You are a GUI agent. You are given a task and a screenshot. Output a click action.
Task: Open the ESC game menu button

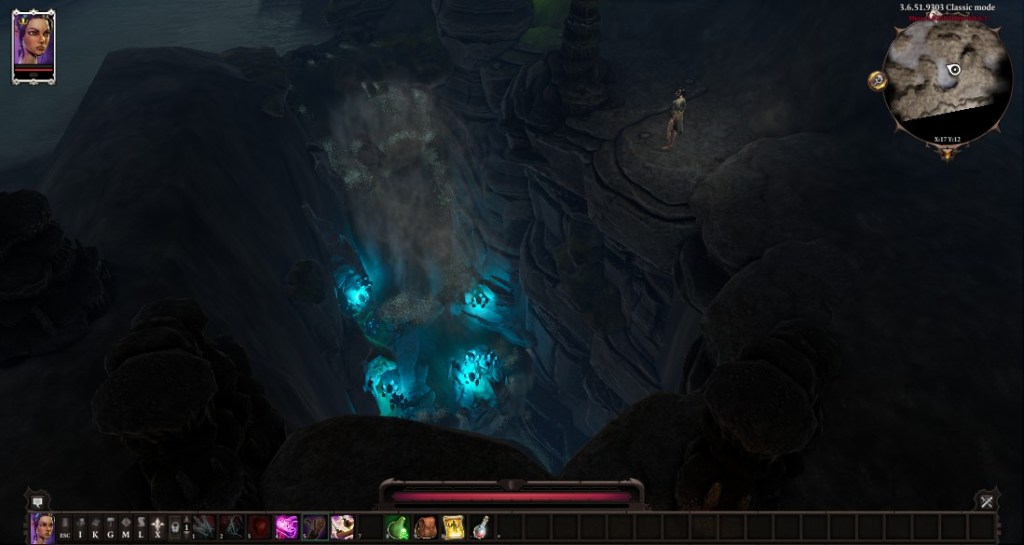(64, 527)
